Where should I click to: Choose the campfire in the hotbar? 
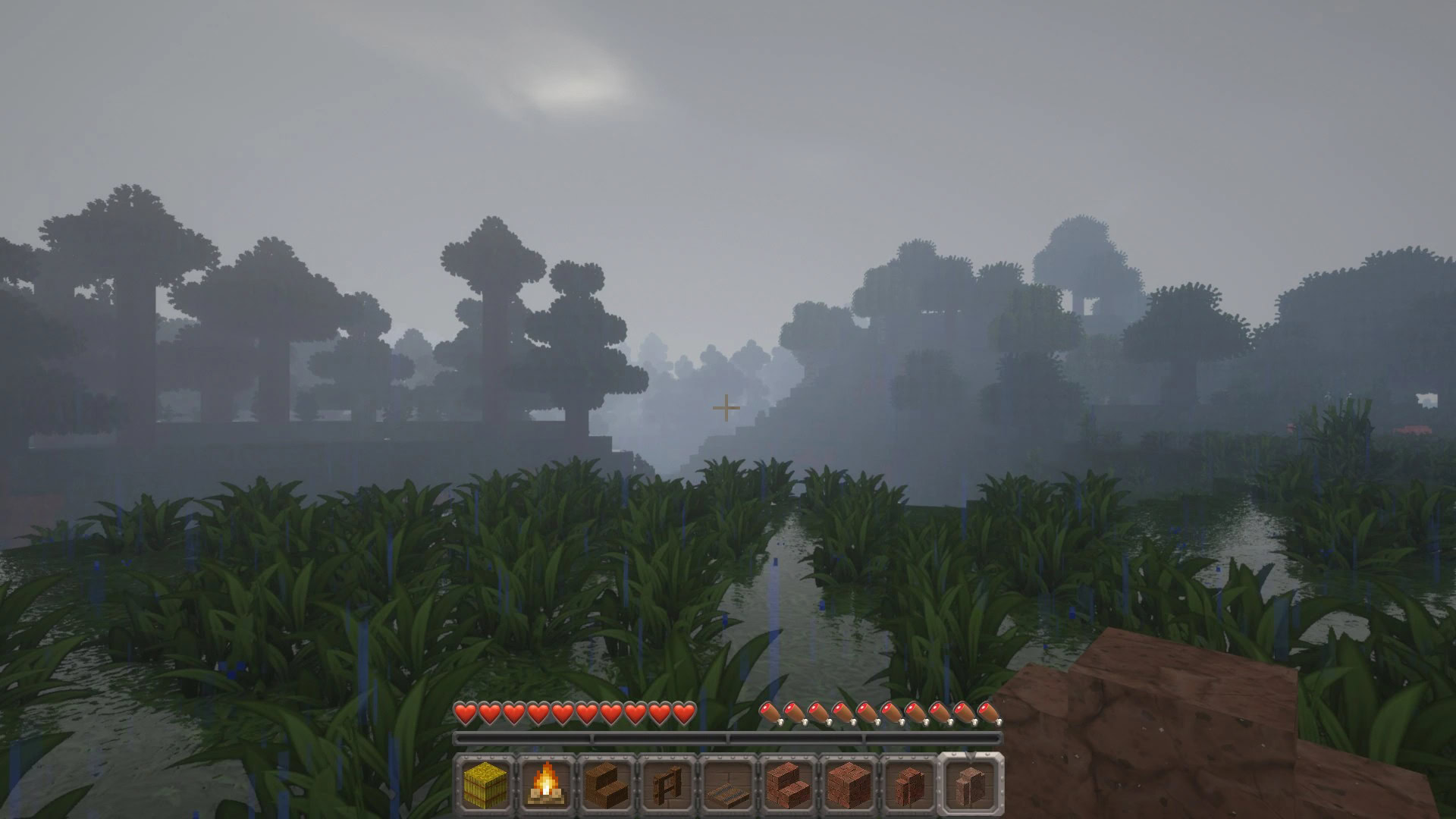[546, 784]
